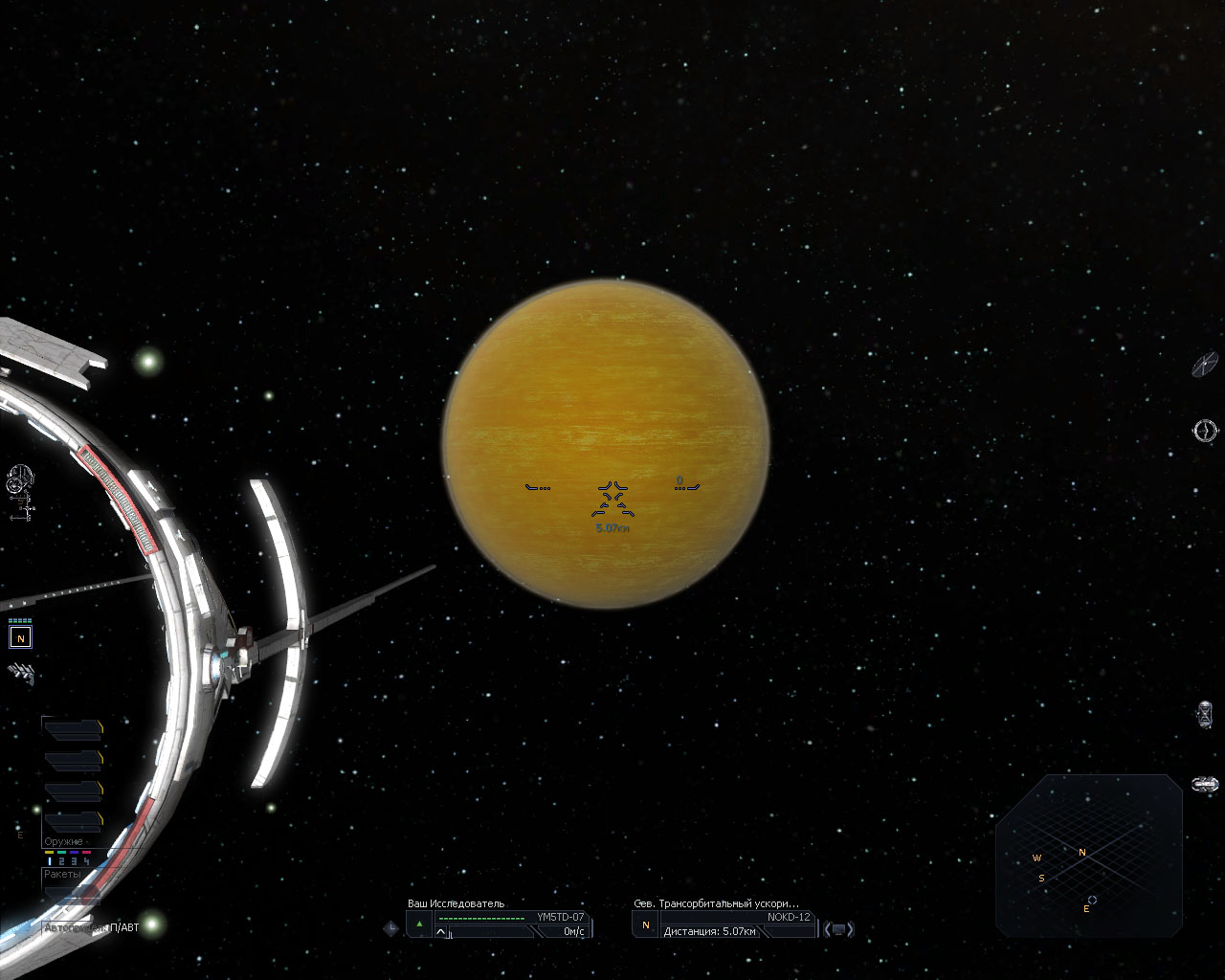Select your ship's green arrow icon

[x=419, y=925]
